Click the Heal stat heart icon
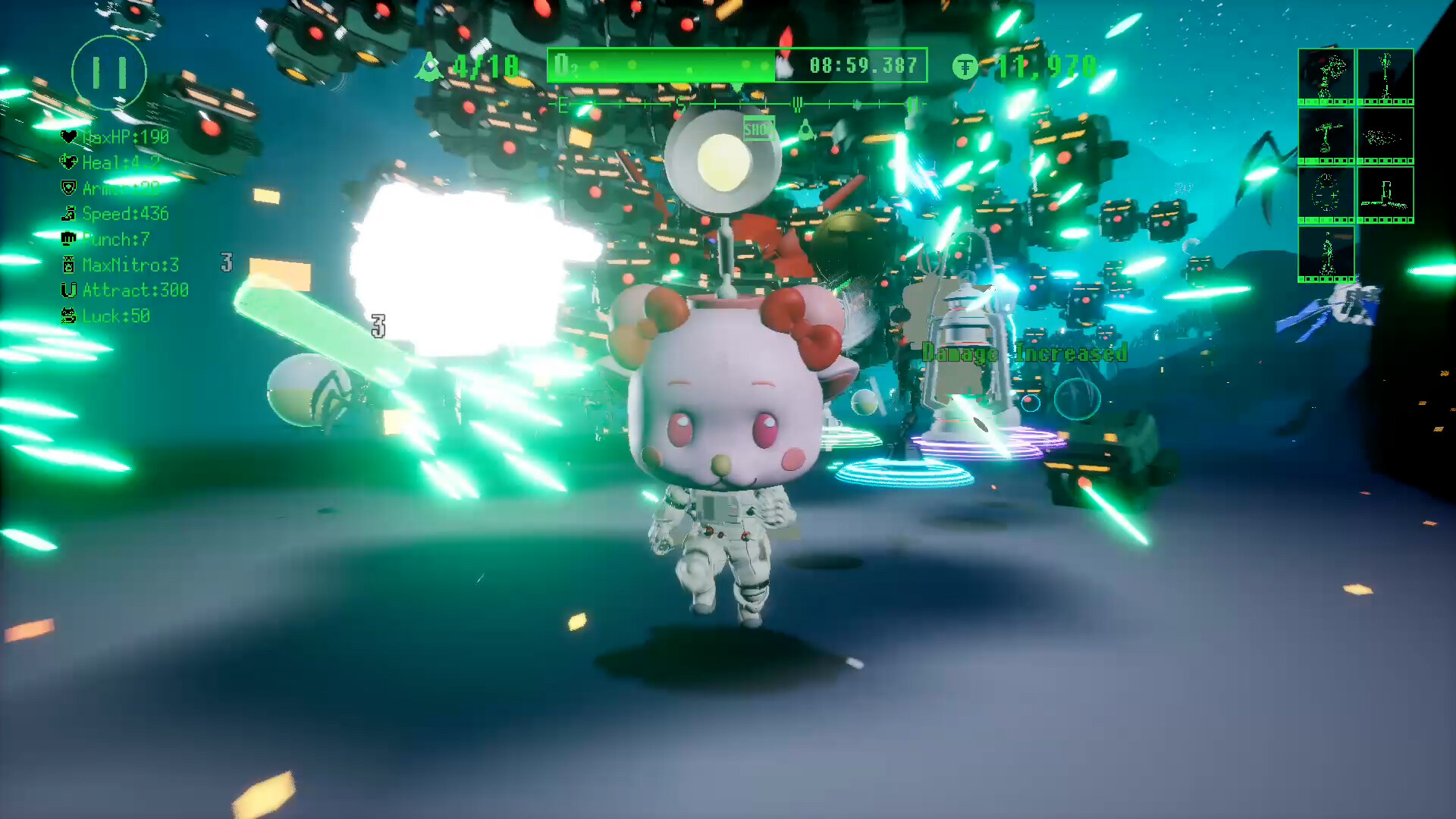Viewport: 1456px width, 819px height. (69, 163)
